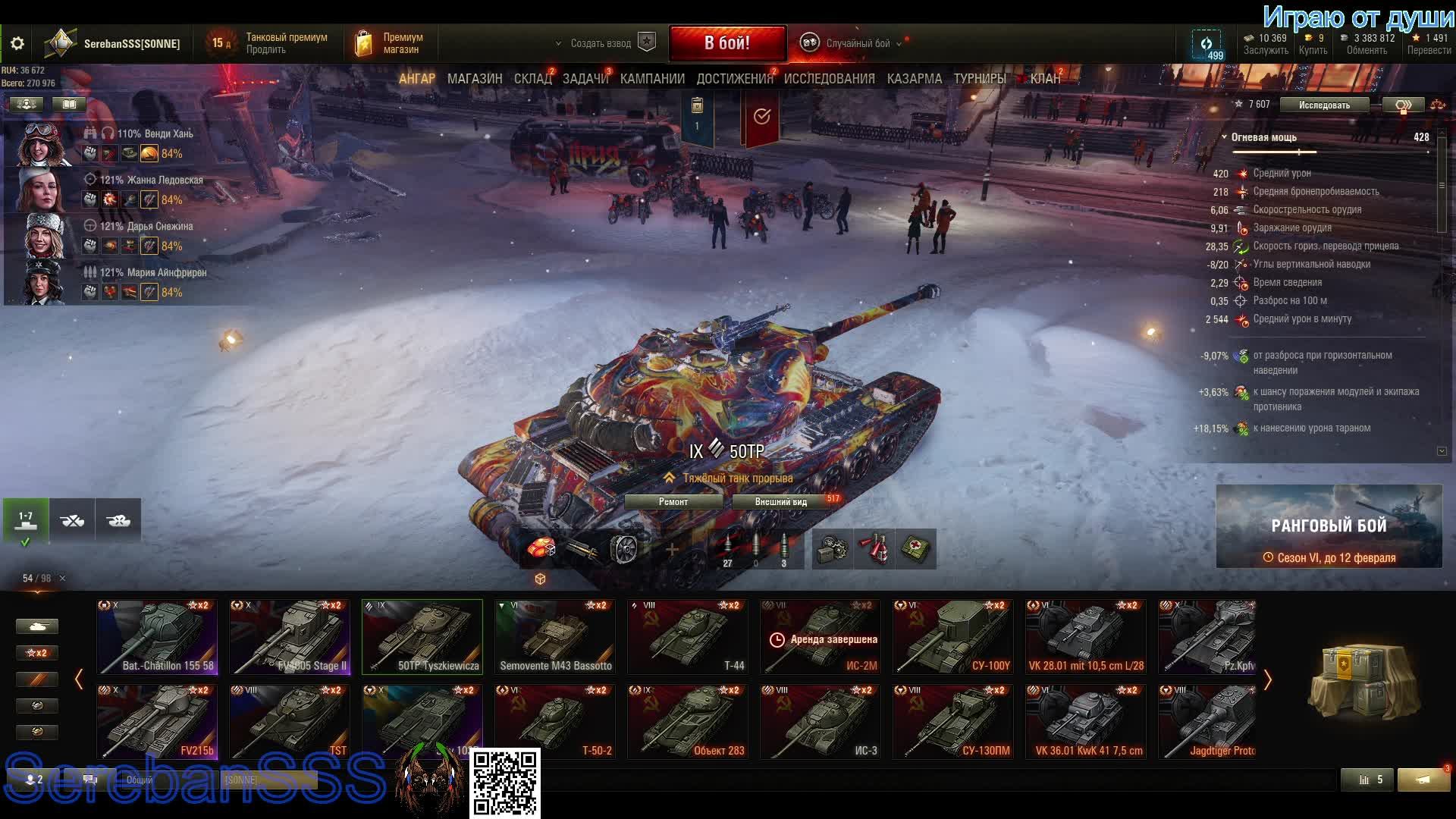
Task: Switch to the МАГАЗИН tab
Action: [x=475, y=79]
